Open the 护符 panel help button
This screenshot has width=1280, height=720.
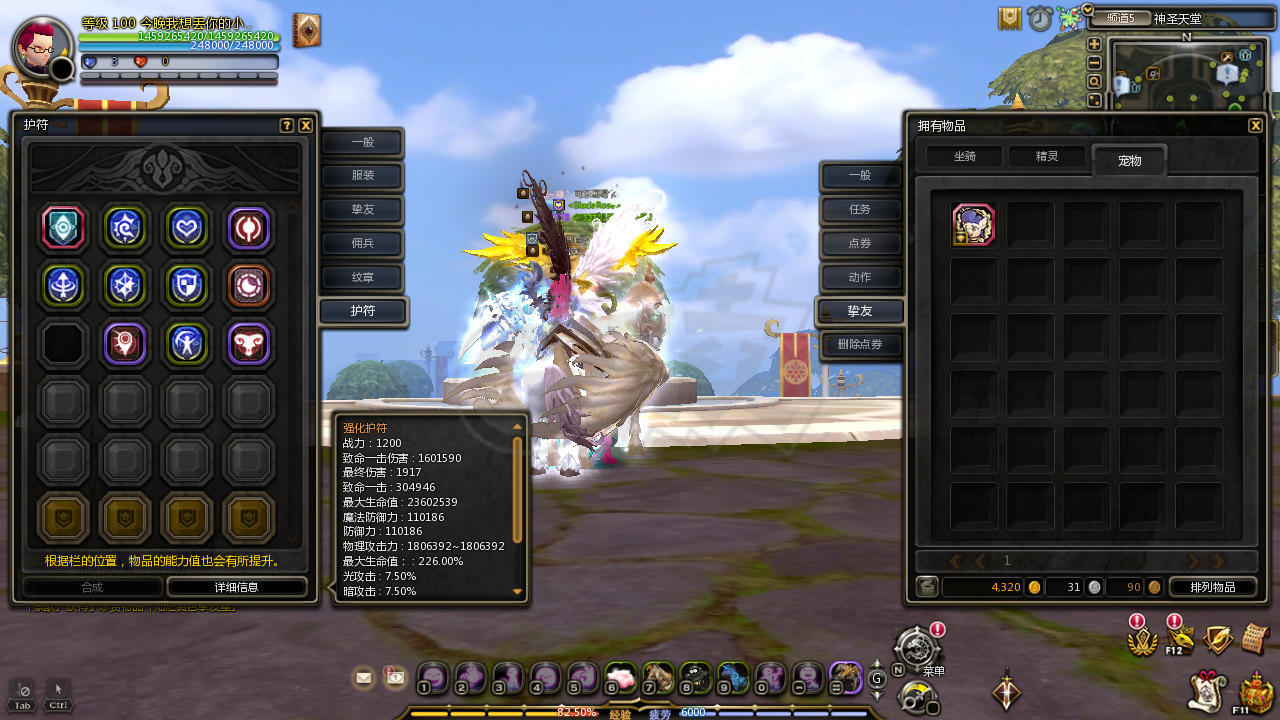coord(287,126)
